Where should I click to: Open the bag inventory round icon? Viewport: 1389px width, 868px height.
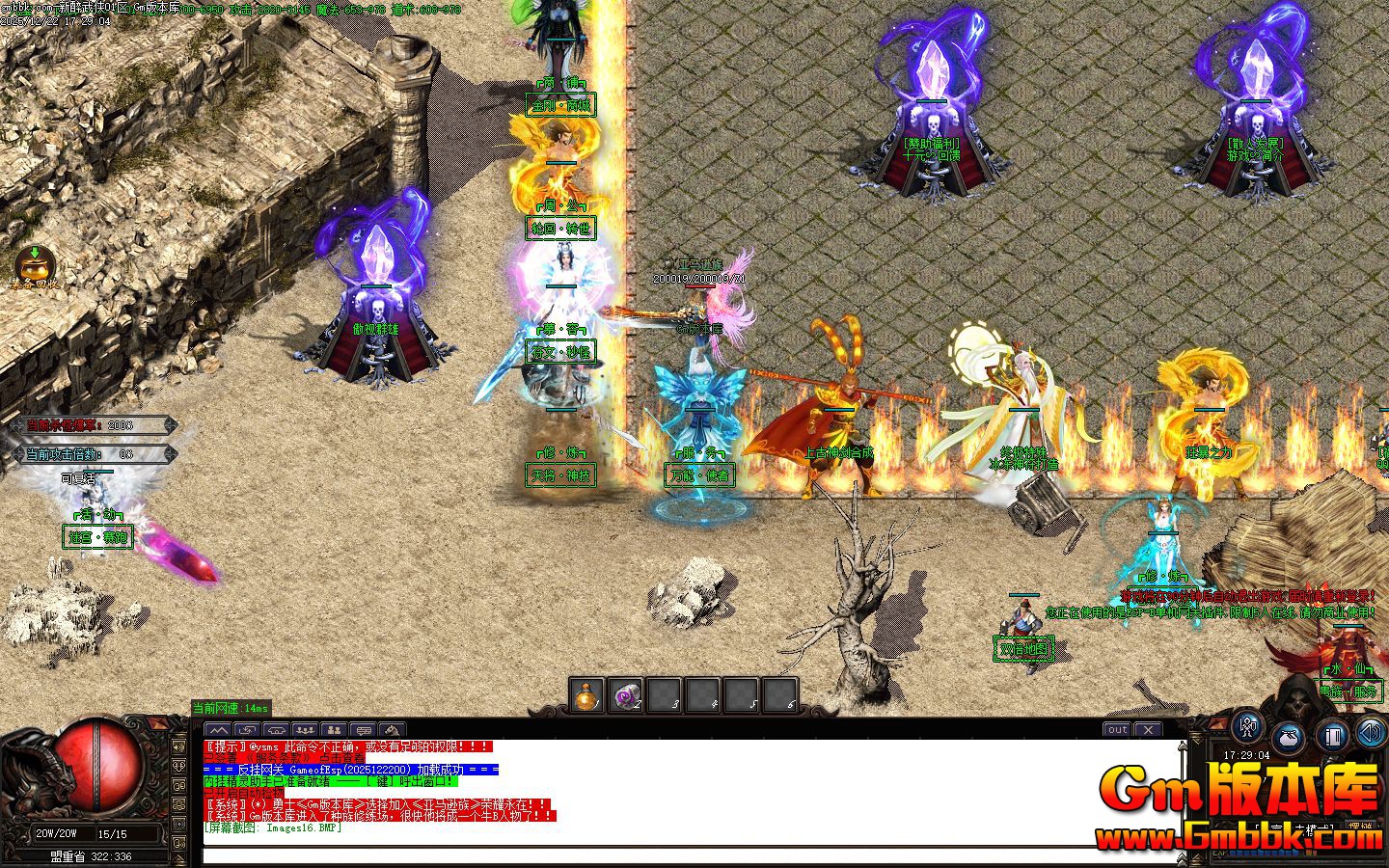1290,738
